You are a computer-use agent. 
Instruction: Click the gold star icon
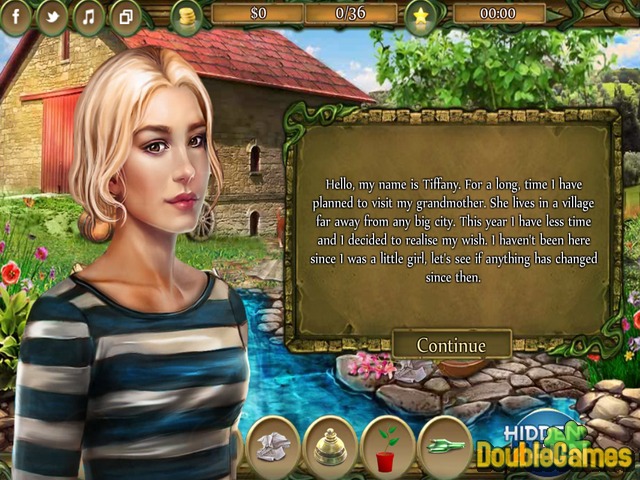421,16
